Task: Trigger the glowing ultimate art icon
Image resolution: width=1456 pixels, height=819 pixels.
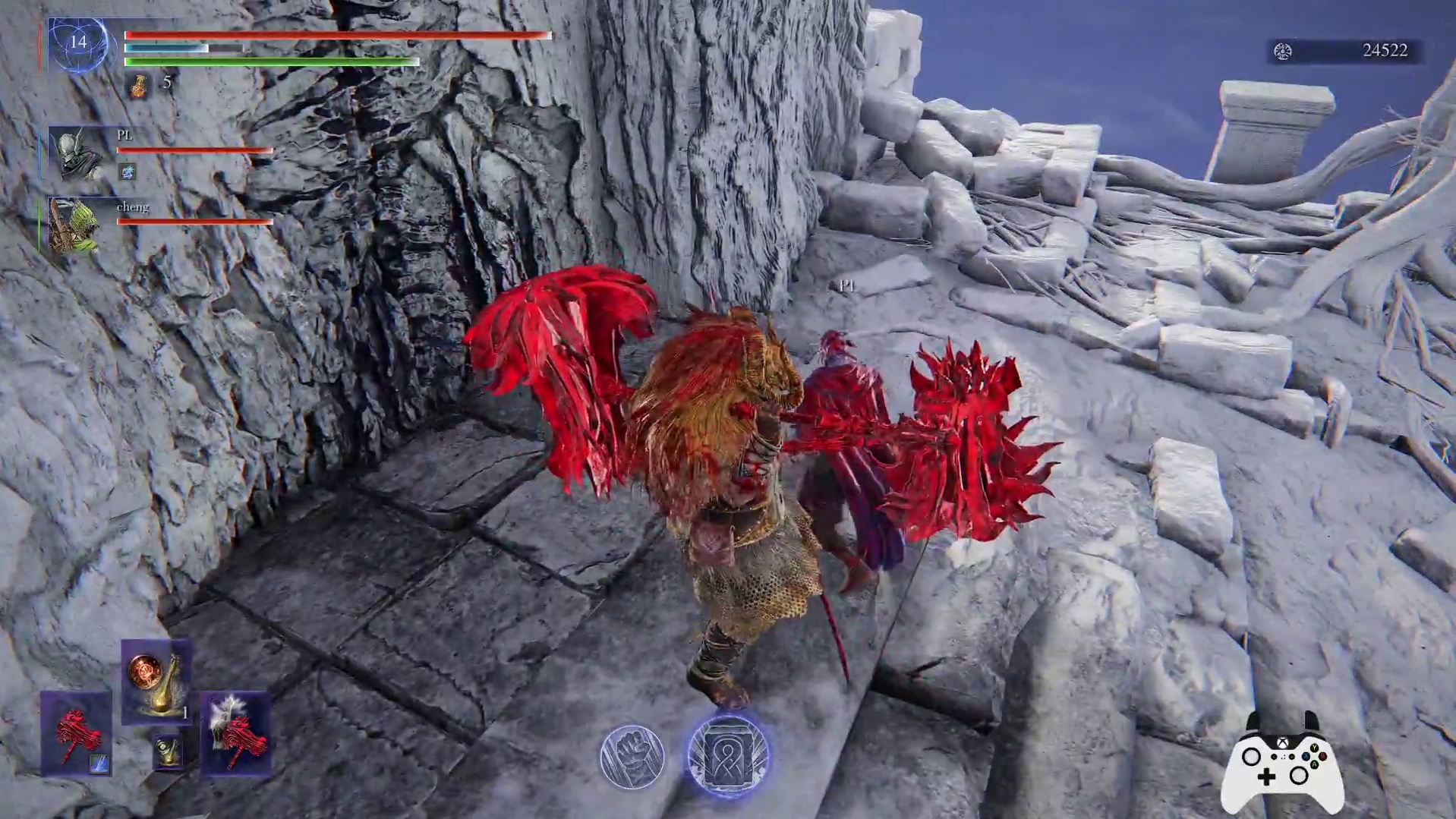Action: [x=727, y=756]
